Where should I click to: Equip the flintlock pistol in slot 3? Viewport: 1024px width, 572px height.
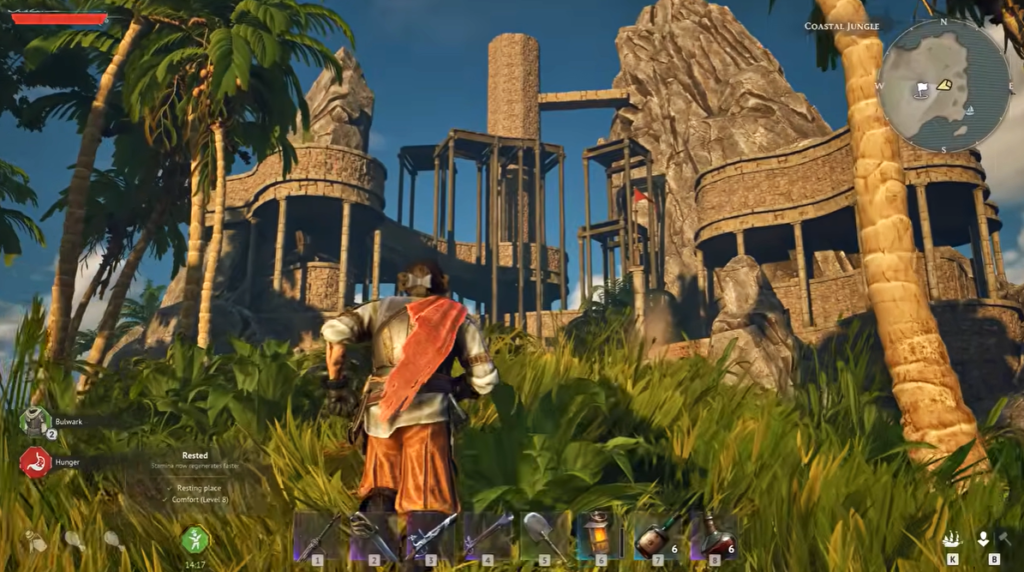pyautogui.click(x=431, y=535)
